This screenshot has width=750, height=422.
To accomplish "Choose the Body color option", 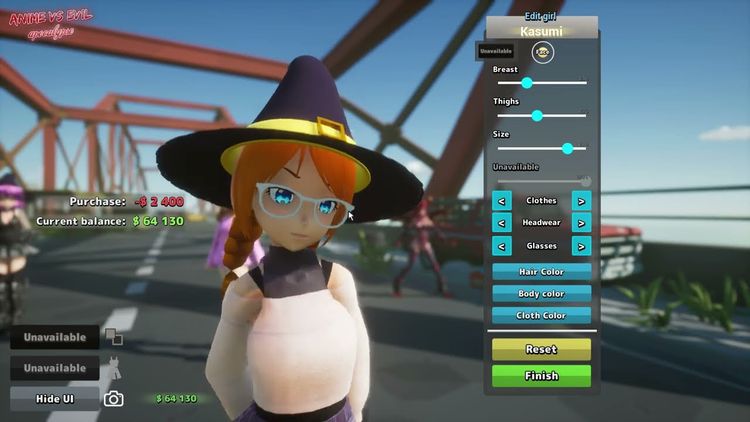I will (541, 294).
